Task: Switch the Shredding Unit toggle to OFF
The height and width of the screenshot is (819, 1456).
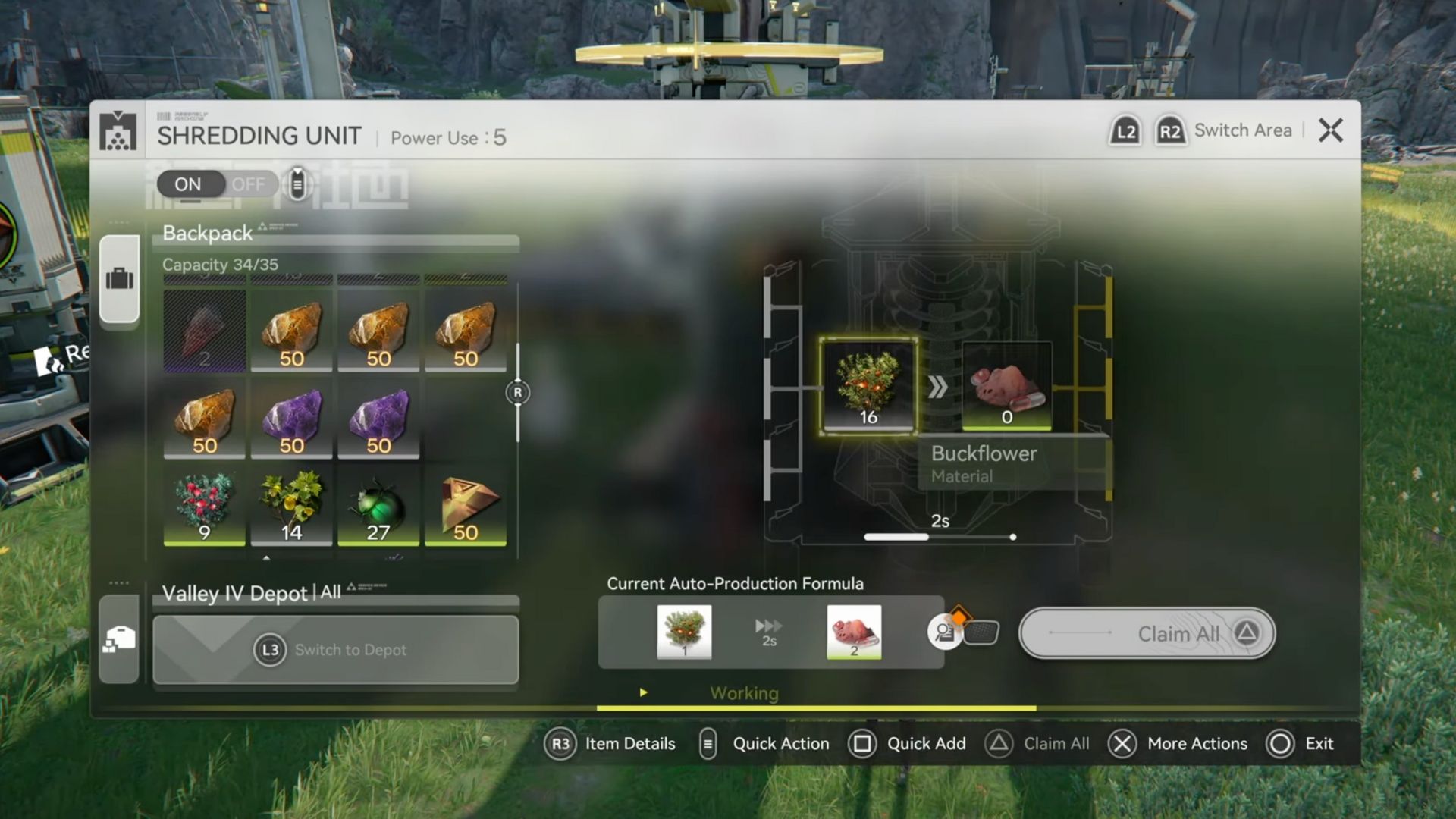Action: click(248, 184)
